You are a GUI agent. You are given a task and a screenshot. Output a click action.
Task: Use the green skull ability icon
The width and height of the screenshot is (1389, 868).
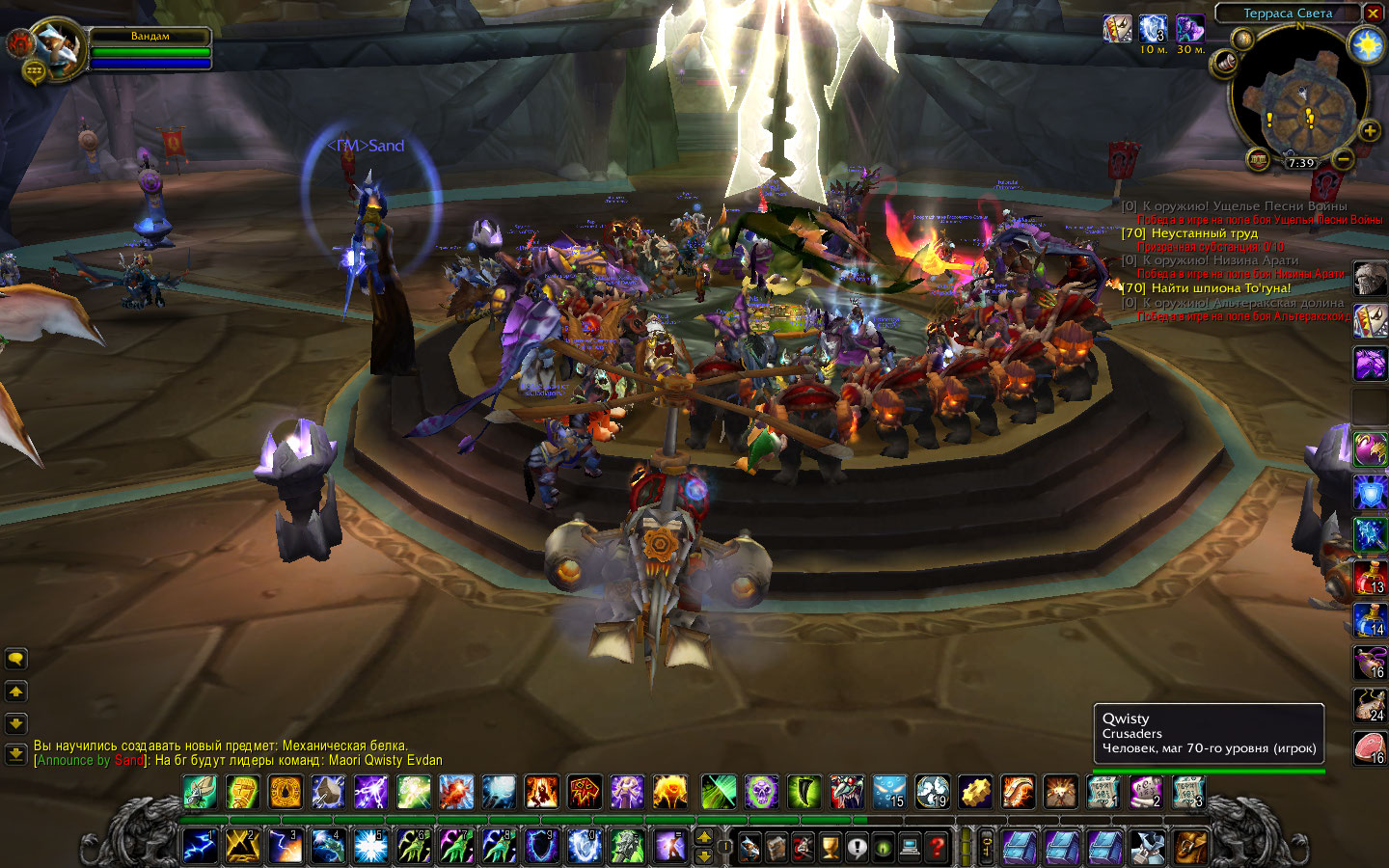[761, 793]
